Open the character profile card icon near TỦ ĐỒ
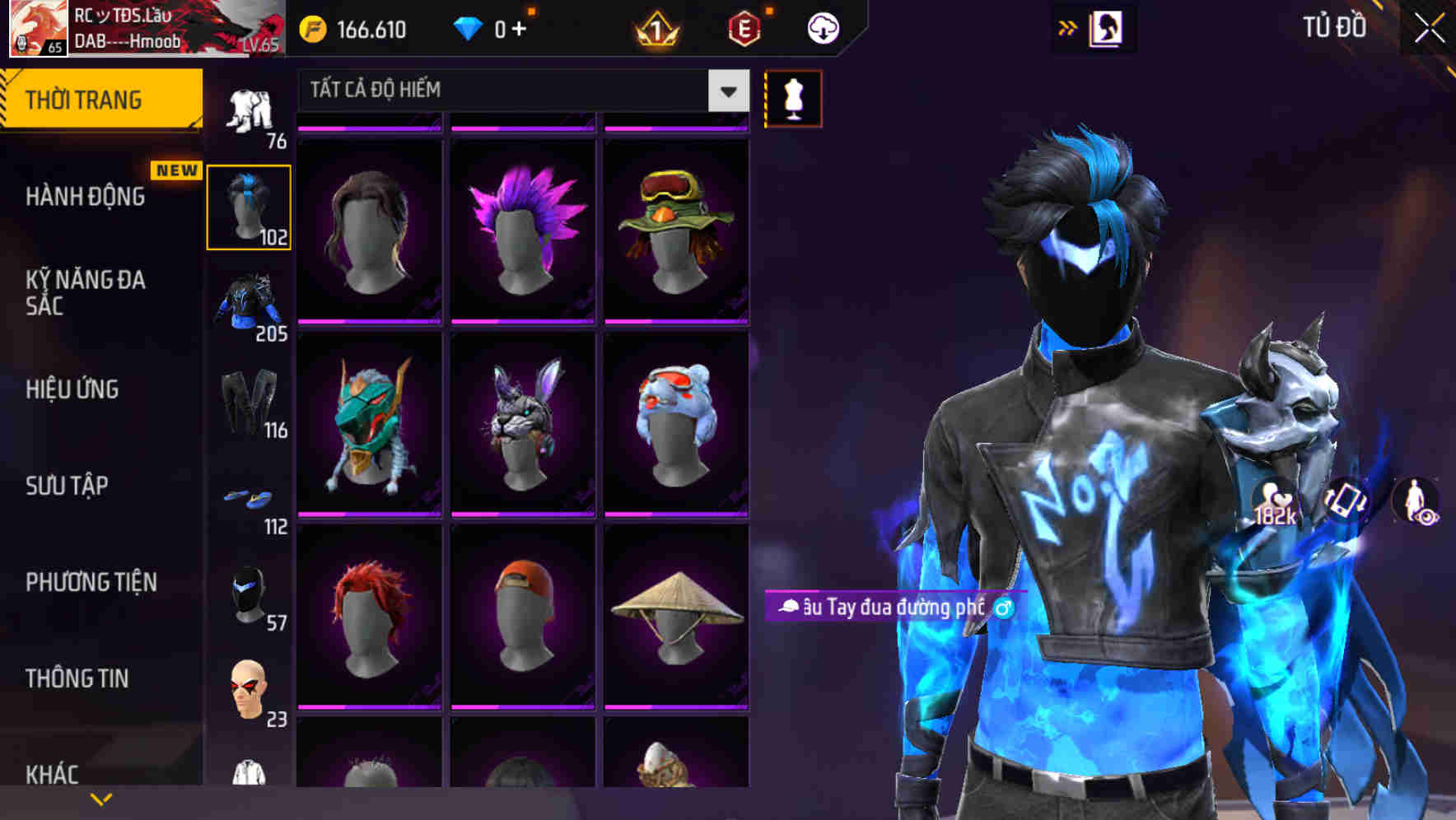Screen dimensions: 1456x820 [x=1106, y=27]
